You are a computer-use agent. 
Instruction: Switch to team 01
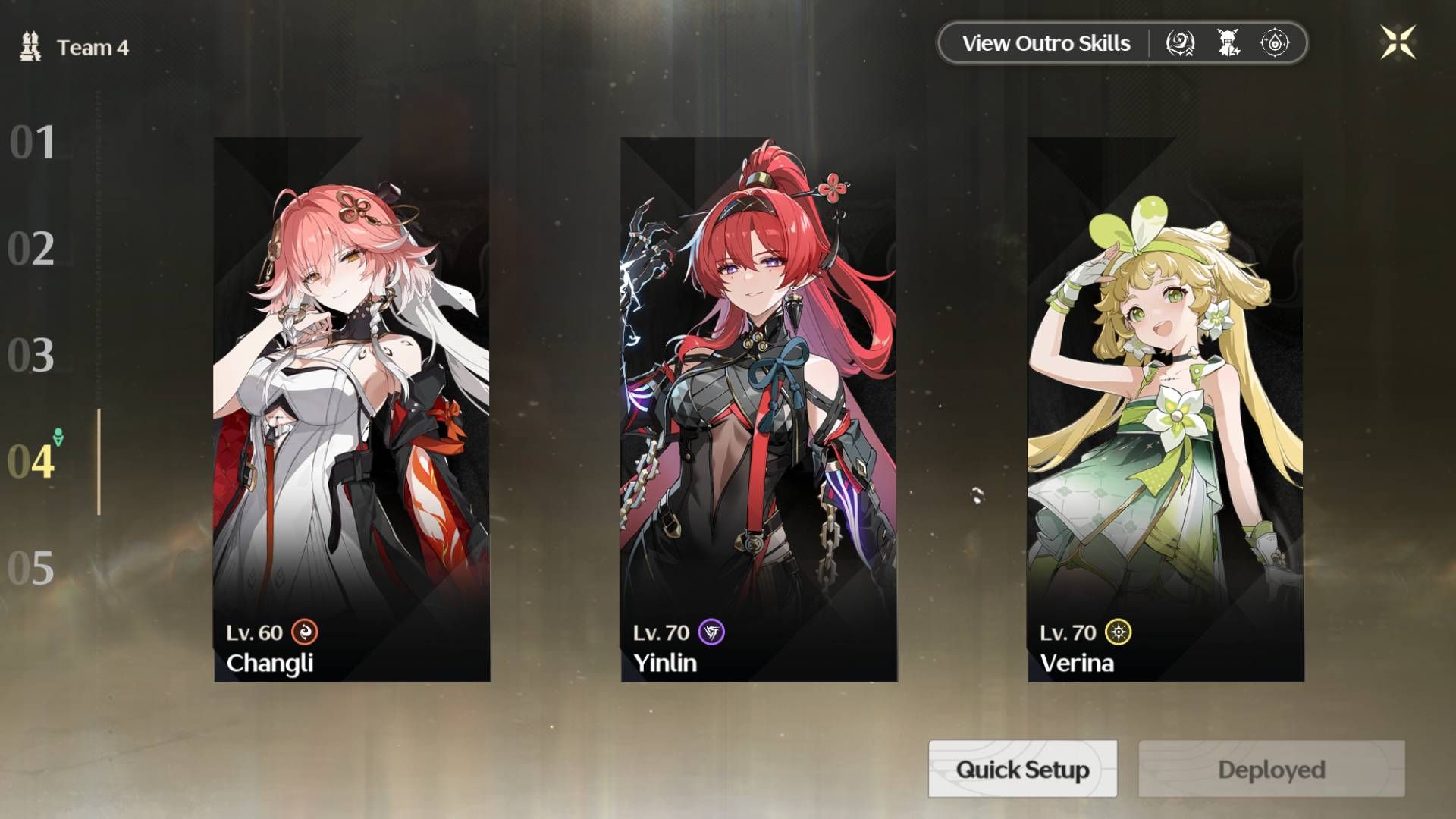32,143
